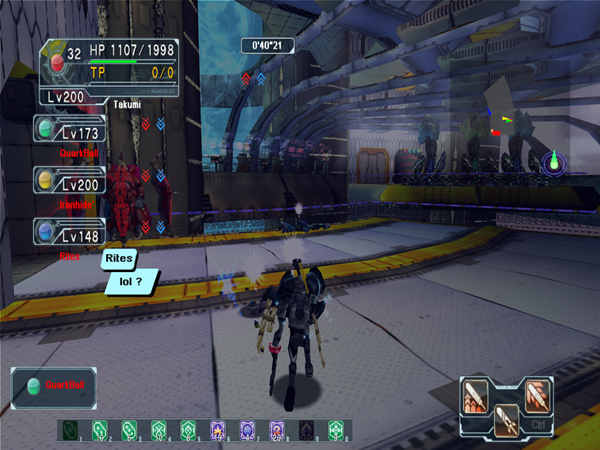Use the green item in hotbar slot 0
Viewport: 600px width, 450px height.
coord(336,430)
